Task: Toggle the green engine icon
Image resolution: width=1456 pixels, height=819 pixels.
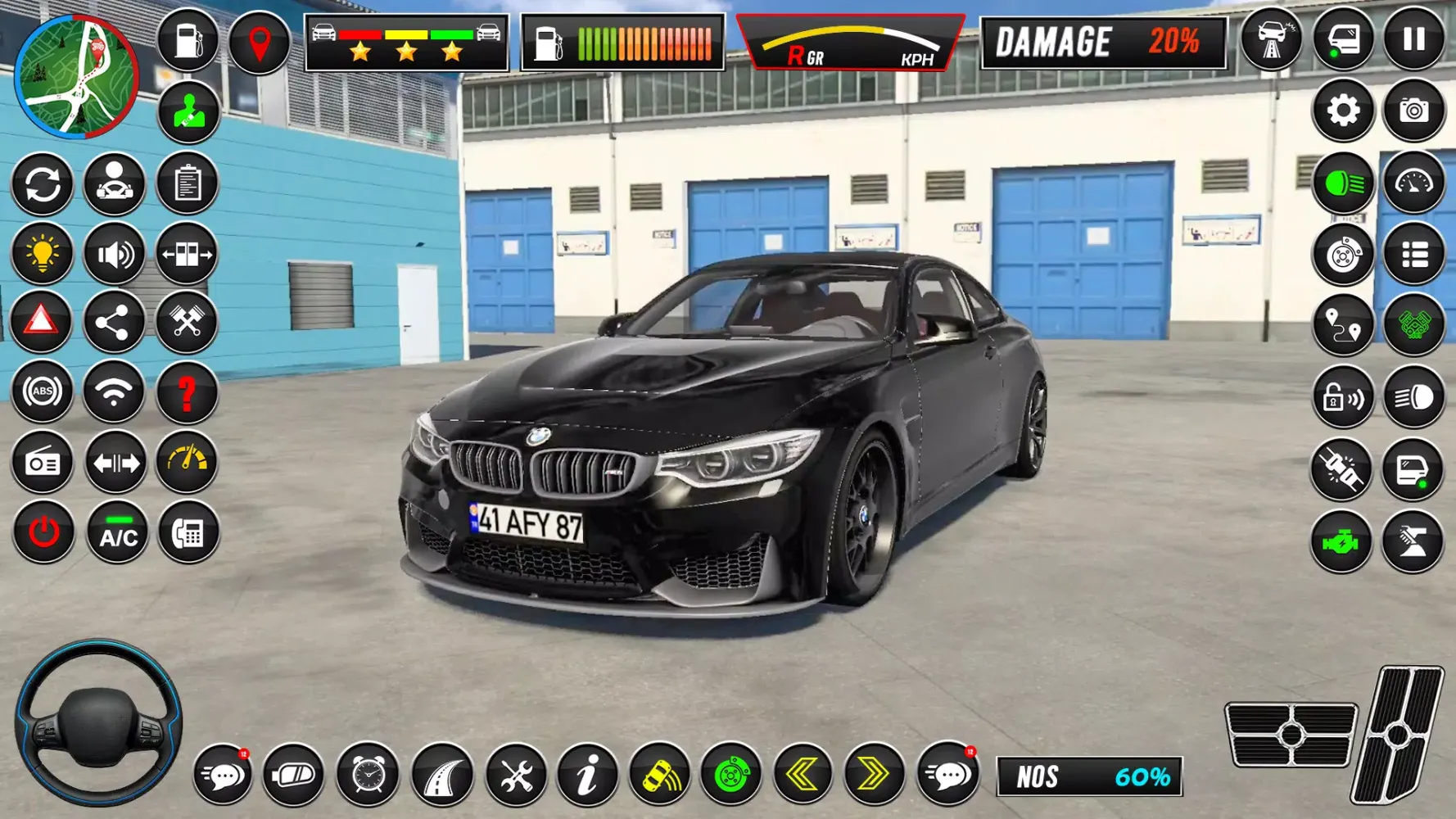Action: pos(1341,541)
